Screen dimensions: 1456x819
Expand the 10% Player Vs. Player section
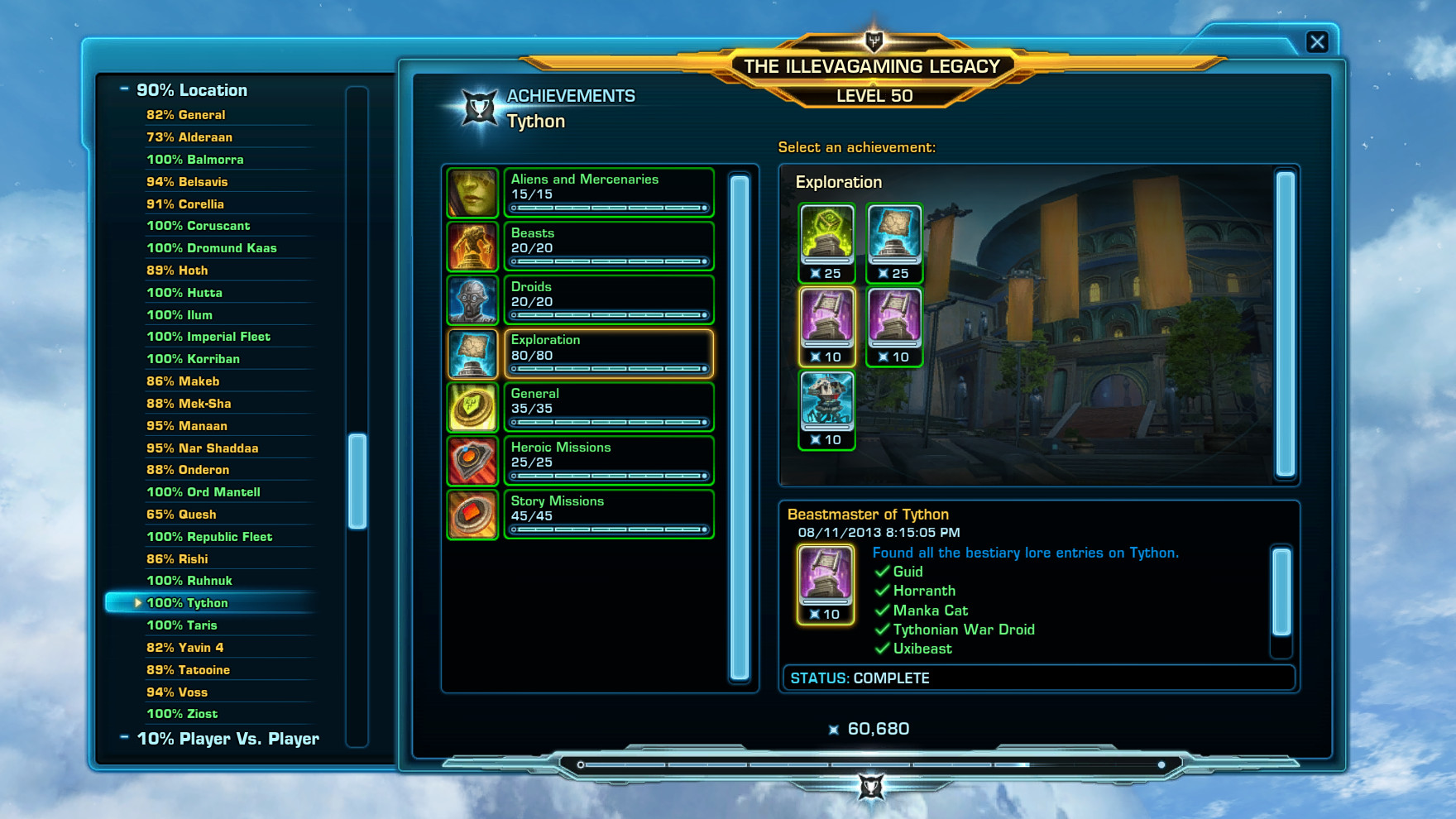click(x=126, y=738)
